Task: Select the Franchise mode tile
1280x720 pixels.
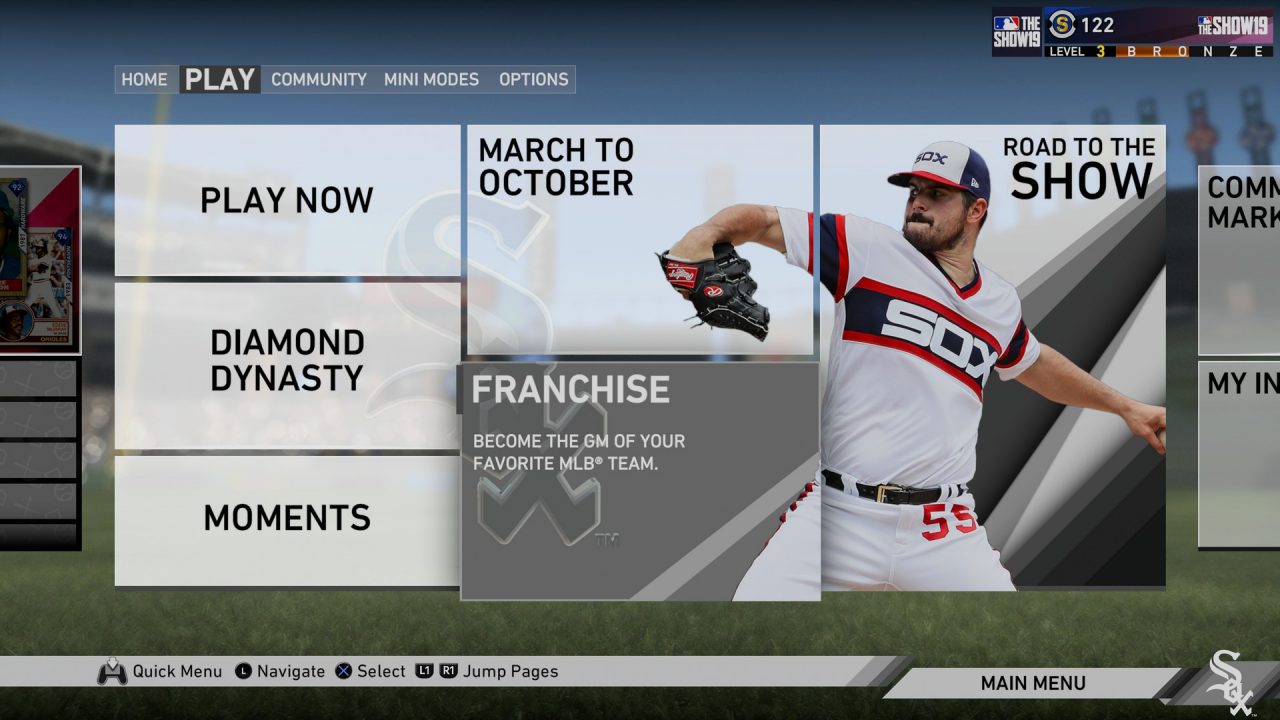Action: point(640,480)
